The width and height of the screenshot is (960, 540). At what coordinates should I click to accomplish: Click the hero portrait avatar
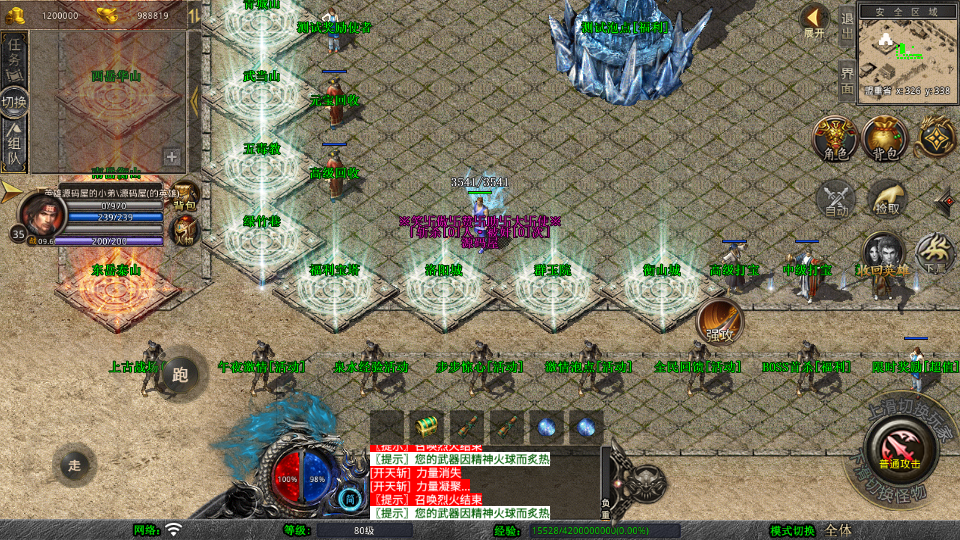tap(40, 212)
